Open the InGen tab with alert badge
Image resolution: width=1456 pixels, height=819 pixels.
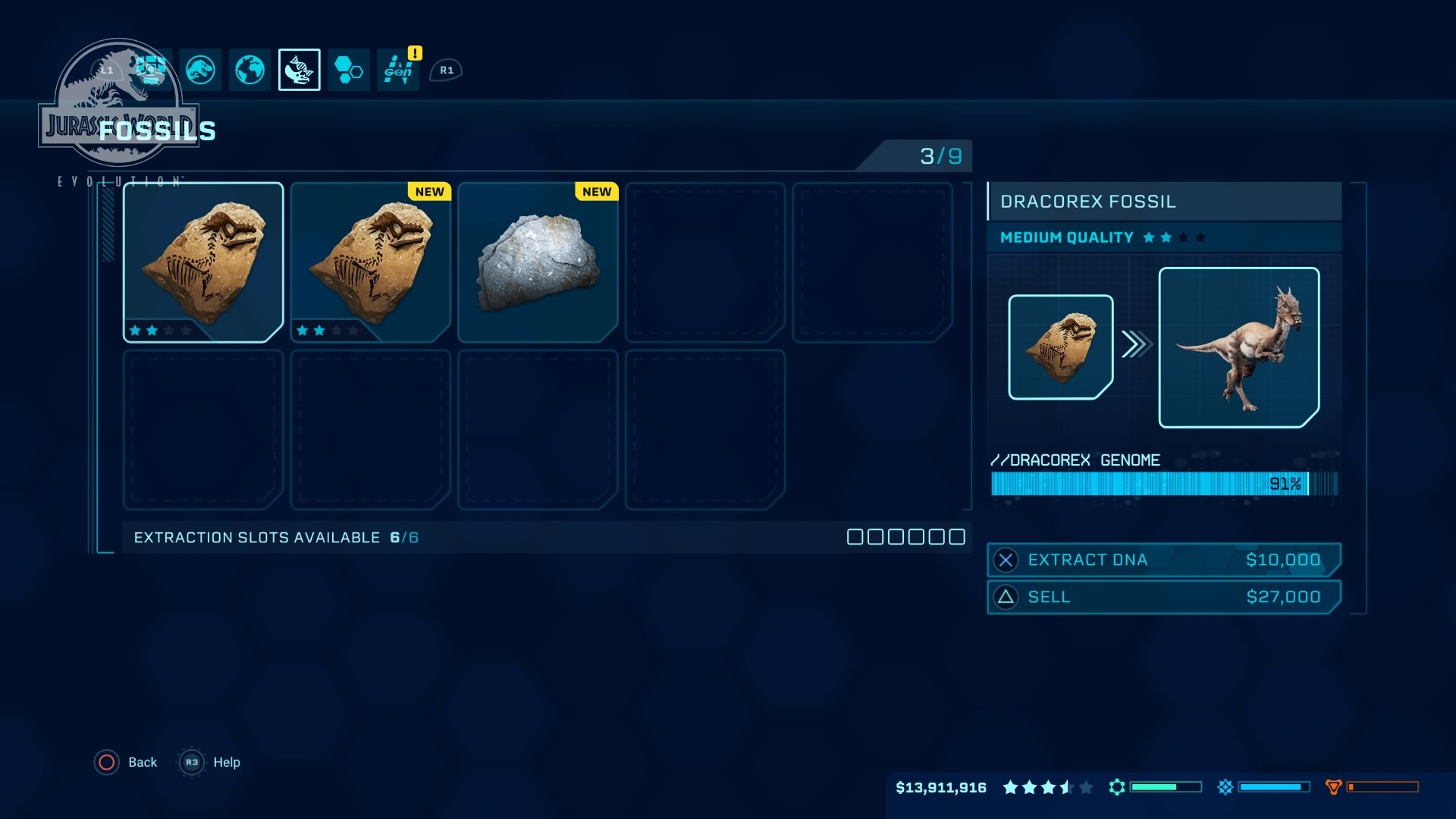click(398, 70)
